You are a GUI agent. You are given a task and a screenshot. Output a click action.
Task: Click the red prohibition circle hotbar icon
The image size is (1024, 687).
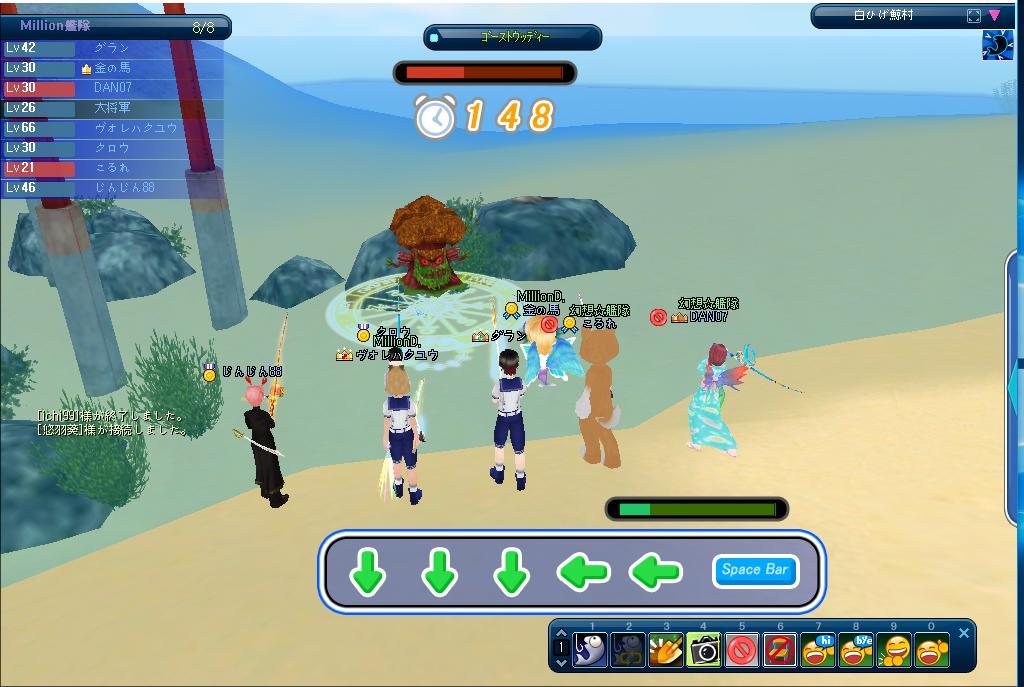coord(742,650)
